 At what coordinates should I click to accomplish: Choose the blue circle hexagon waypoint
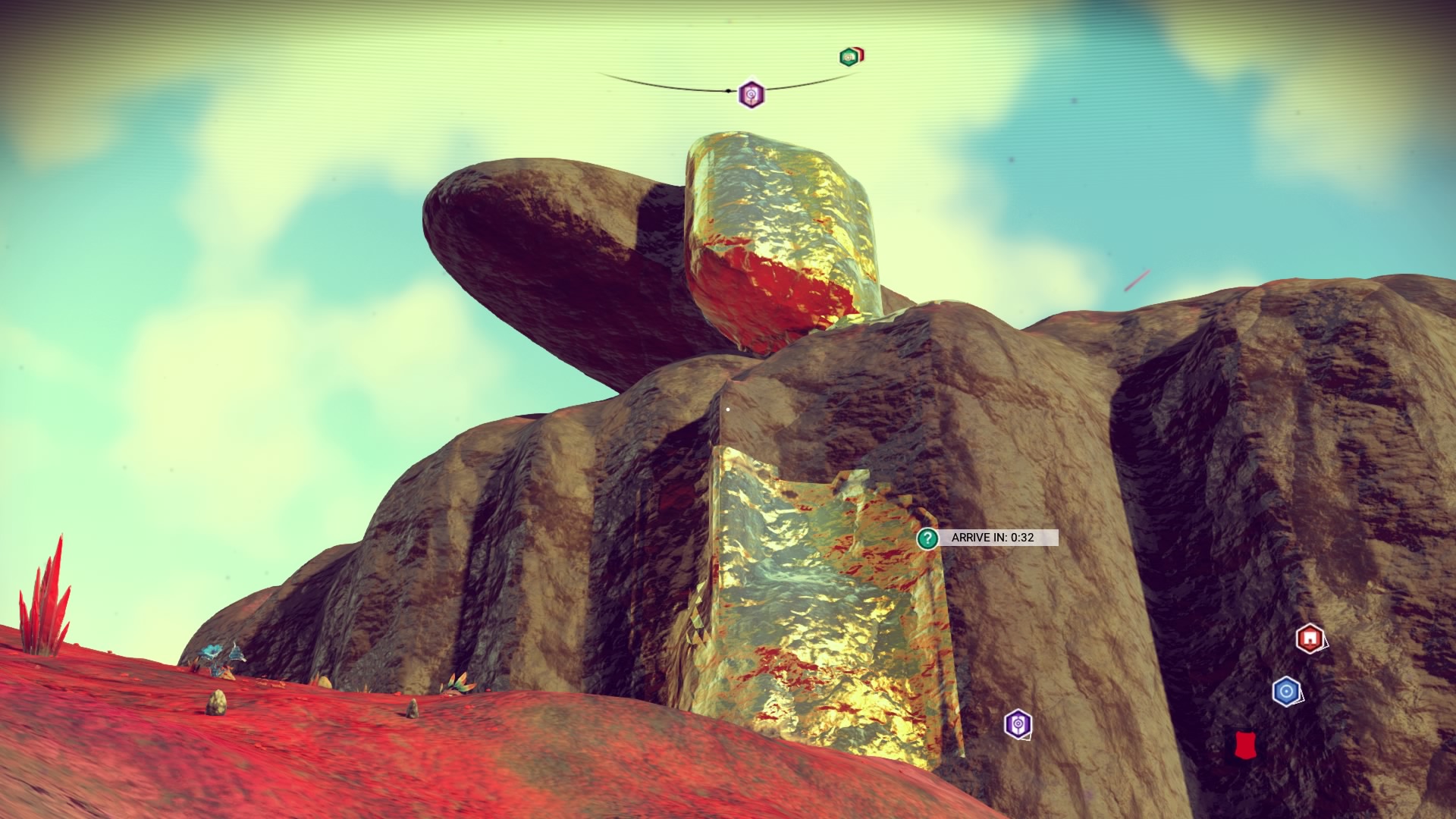click(x=1285, y=692)
